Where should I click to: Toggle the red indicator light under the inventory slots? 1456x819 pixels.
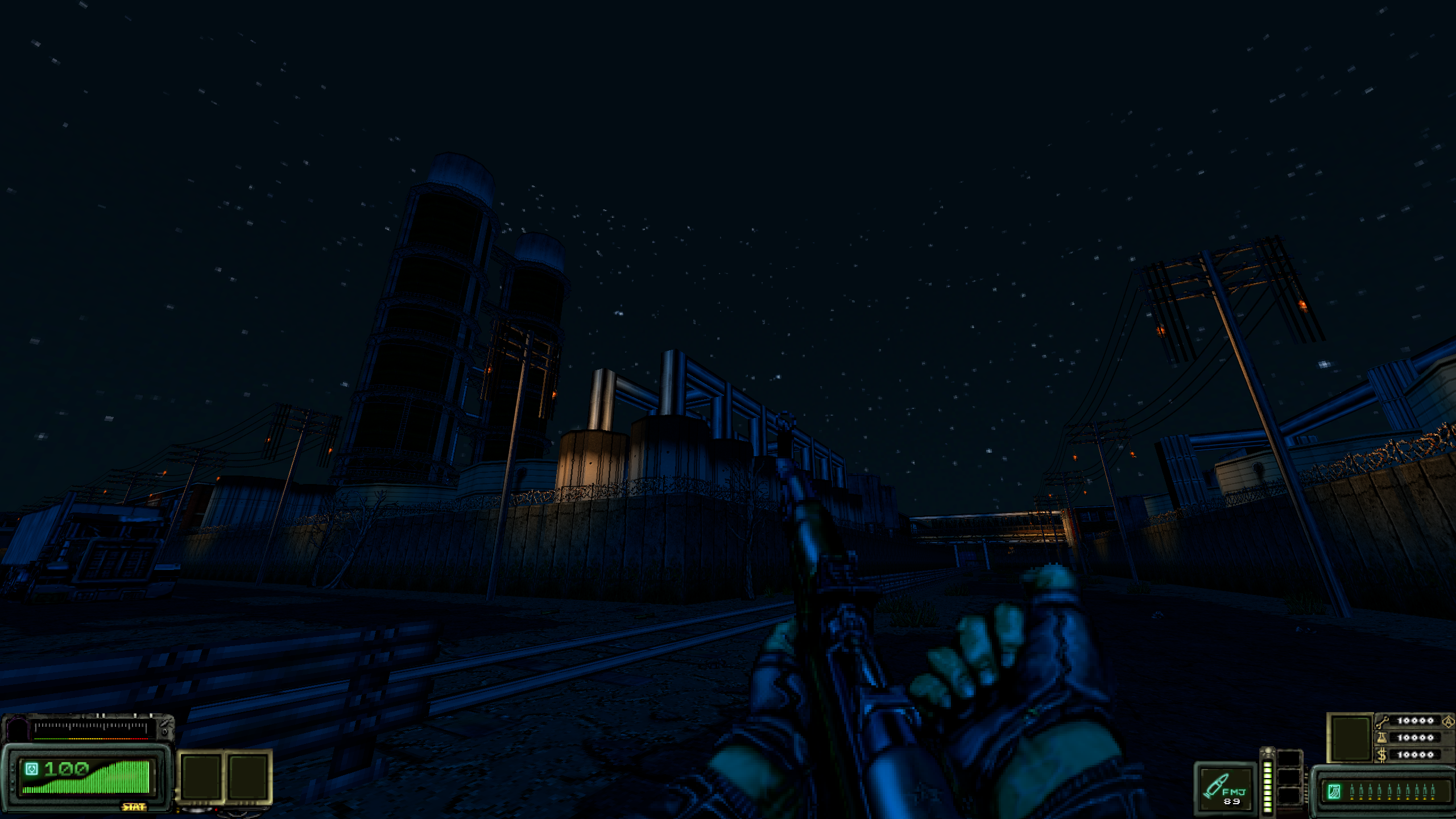coord(217,810)
